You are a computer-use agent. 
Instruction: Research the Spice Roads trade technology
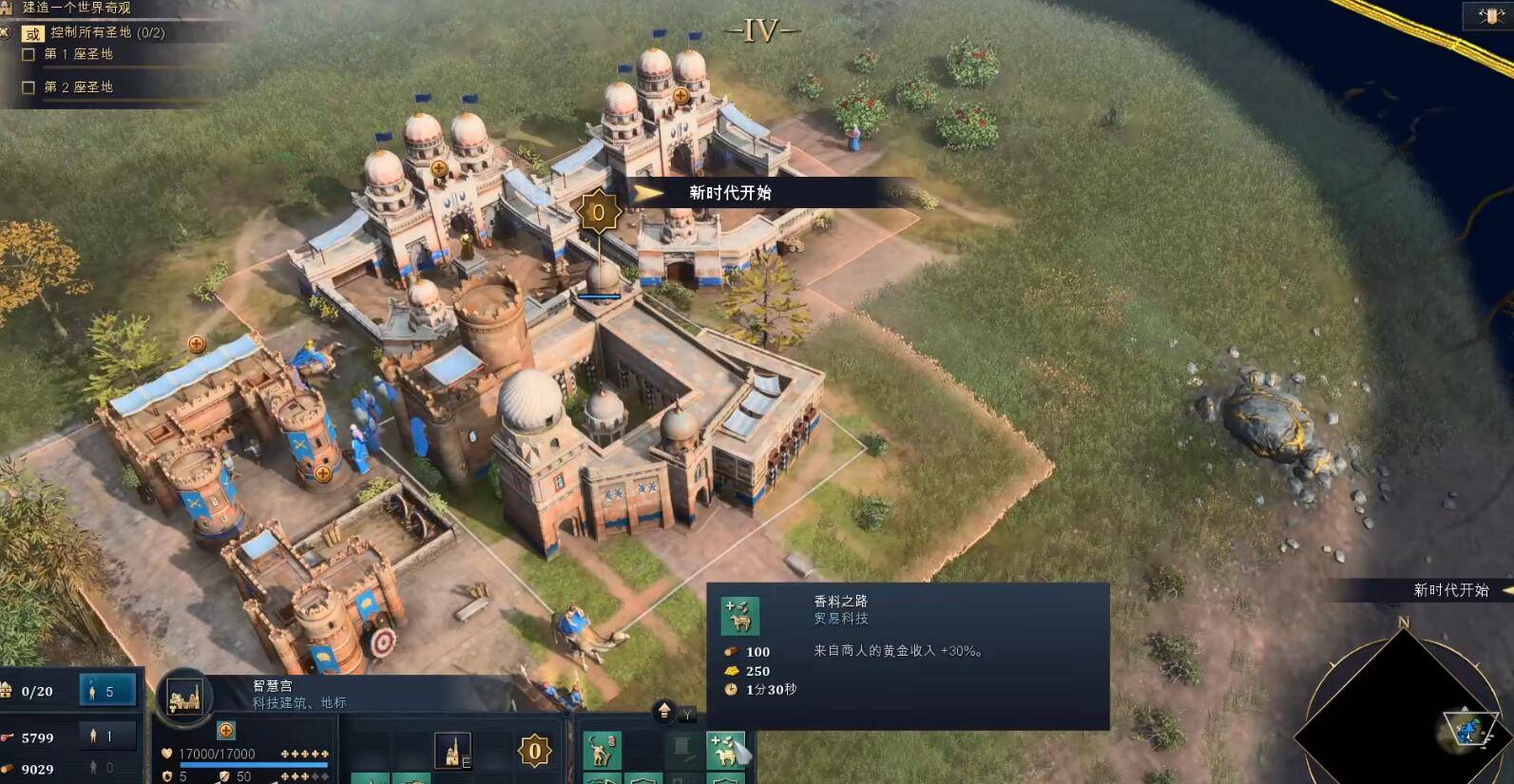(x=726, y=750)
